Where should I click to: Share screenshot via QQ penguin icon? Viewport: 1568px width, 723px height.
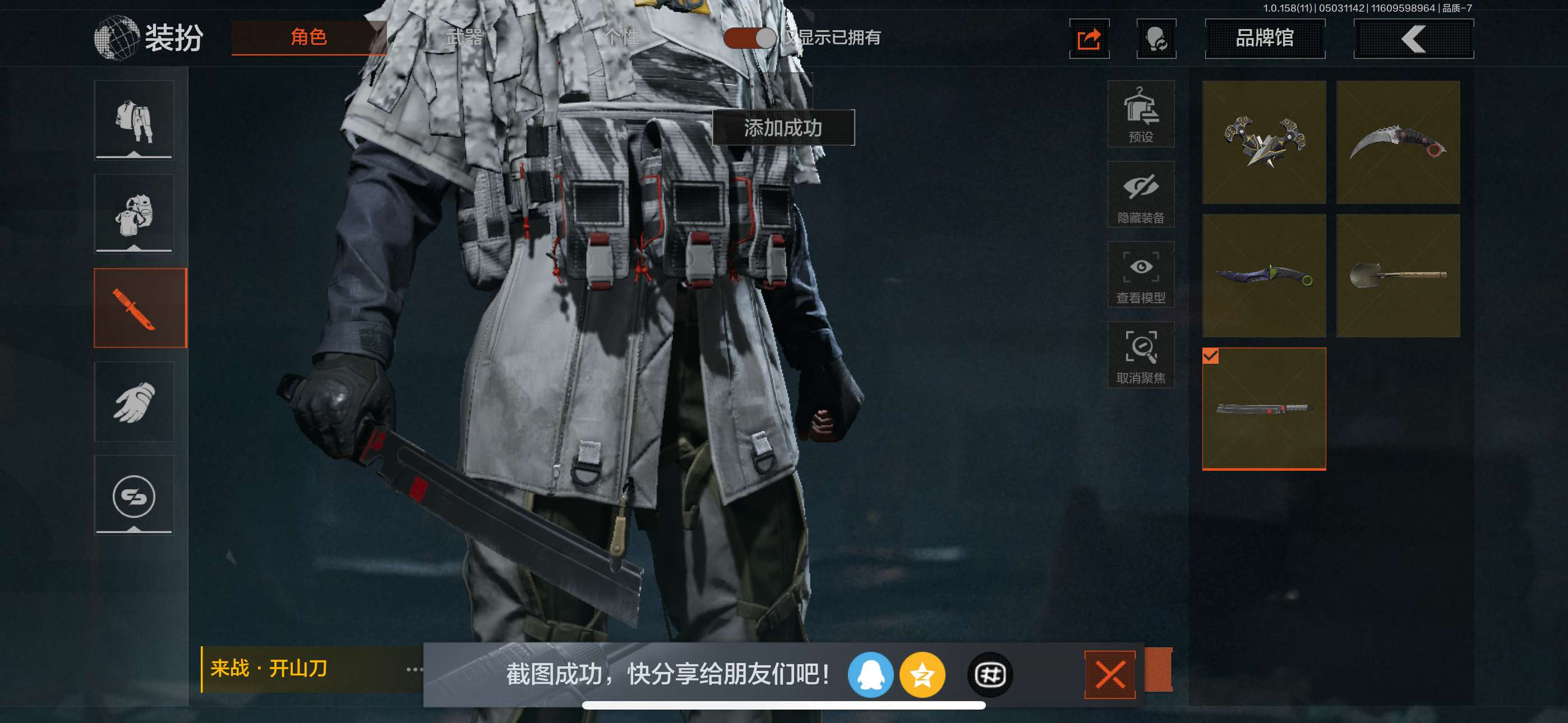(x=870, y=674)
